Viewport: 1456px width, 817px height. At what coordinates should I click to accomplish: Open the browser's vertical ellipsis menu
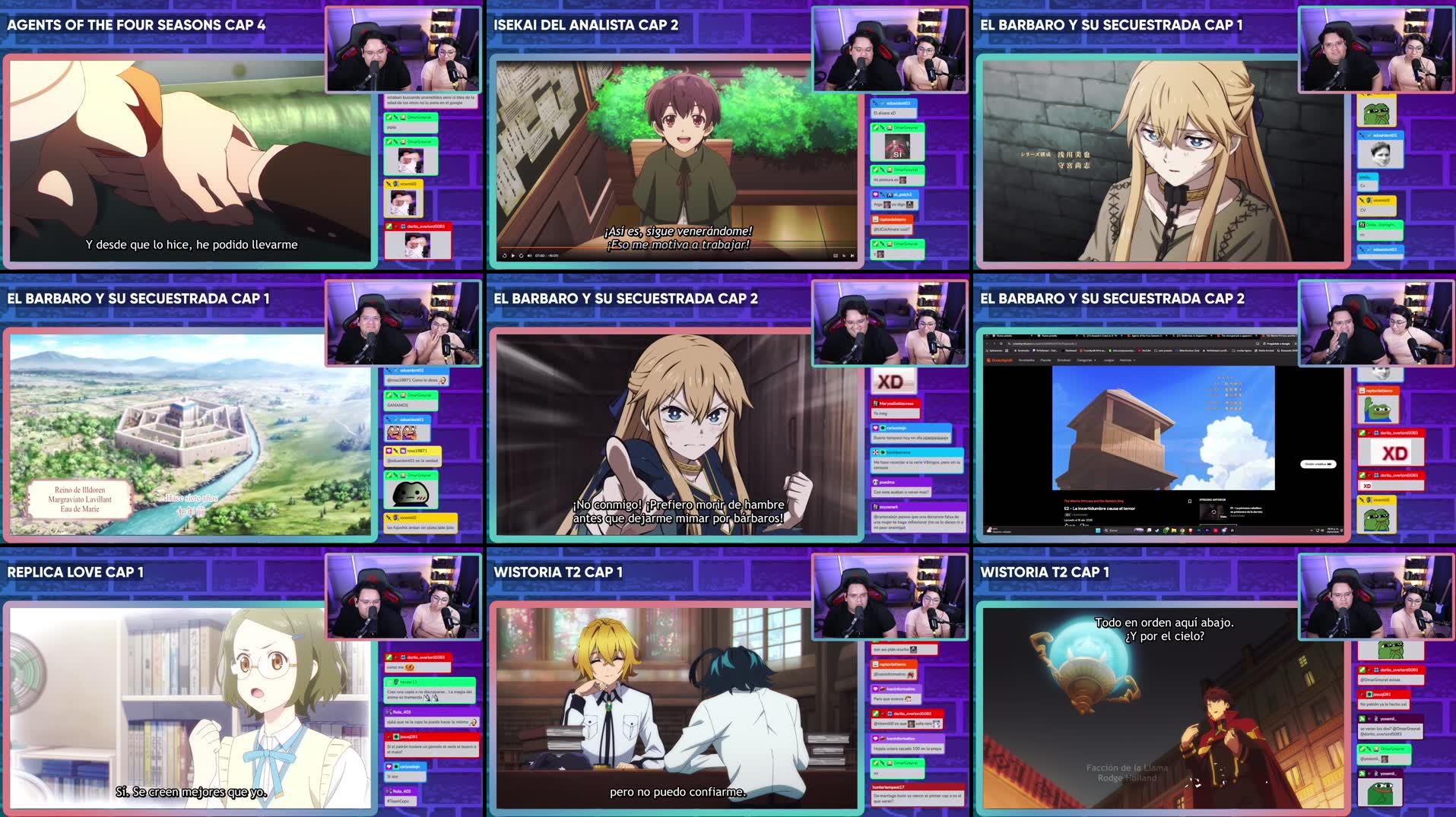[x=1295, y=344]
